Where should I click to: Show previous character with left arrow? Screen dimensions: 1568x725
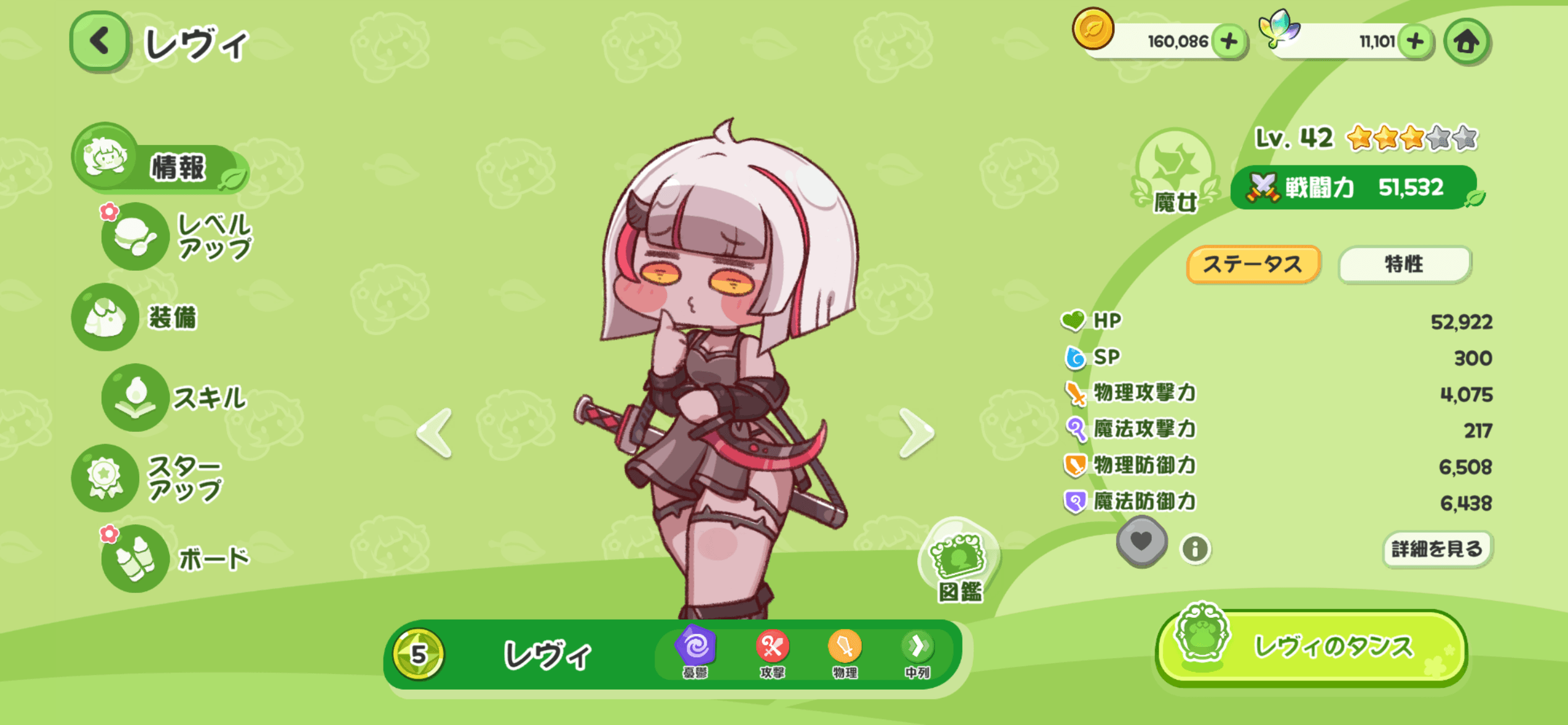point(435,433)
